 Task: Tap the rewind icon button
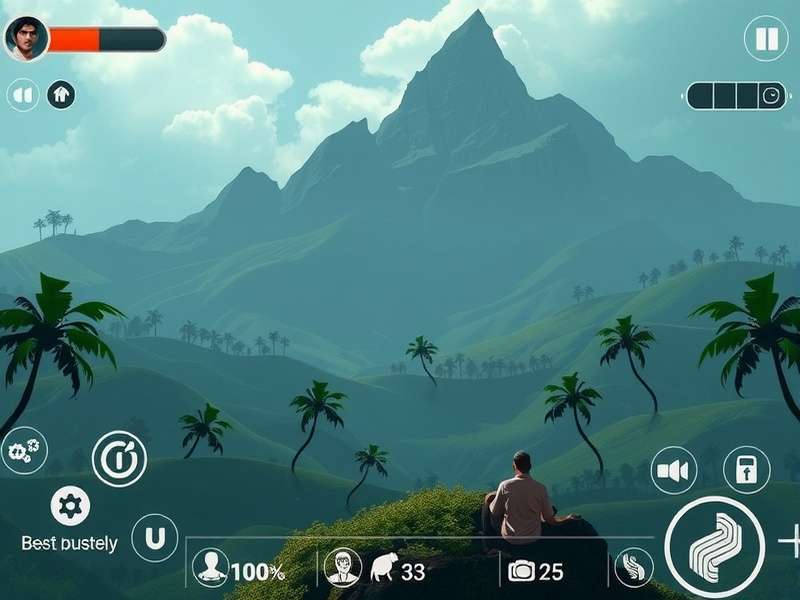click(22, 95)
